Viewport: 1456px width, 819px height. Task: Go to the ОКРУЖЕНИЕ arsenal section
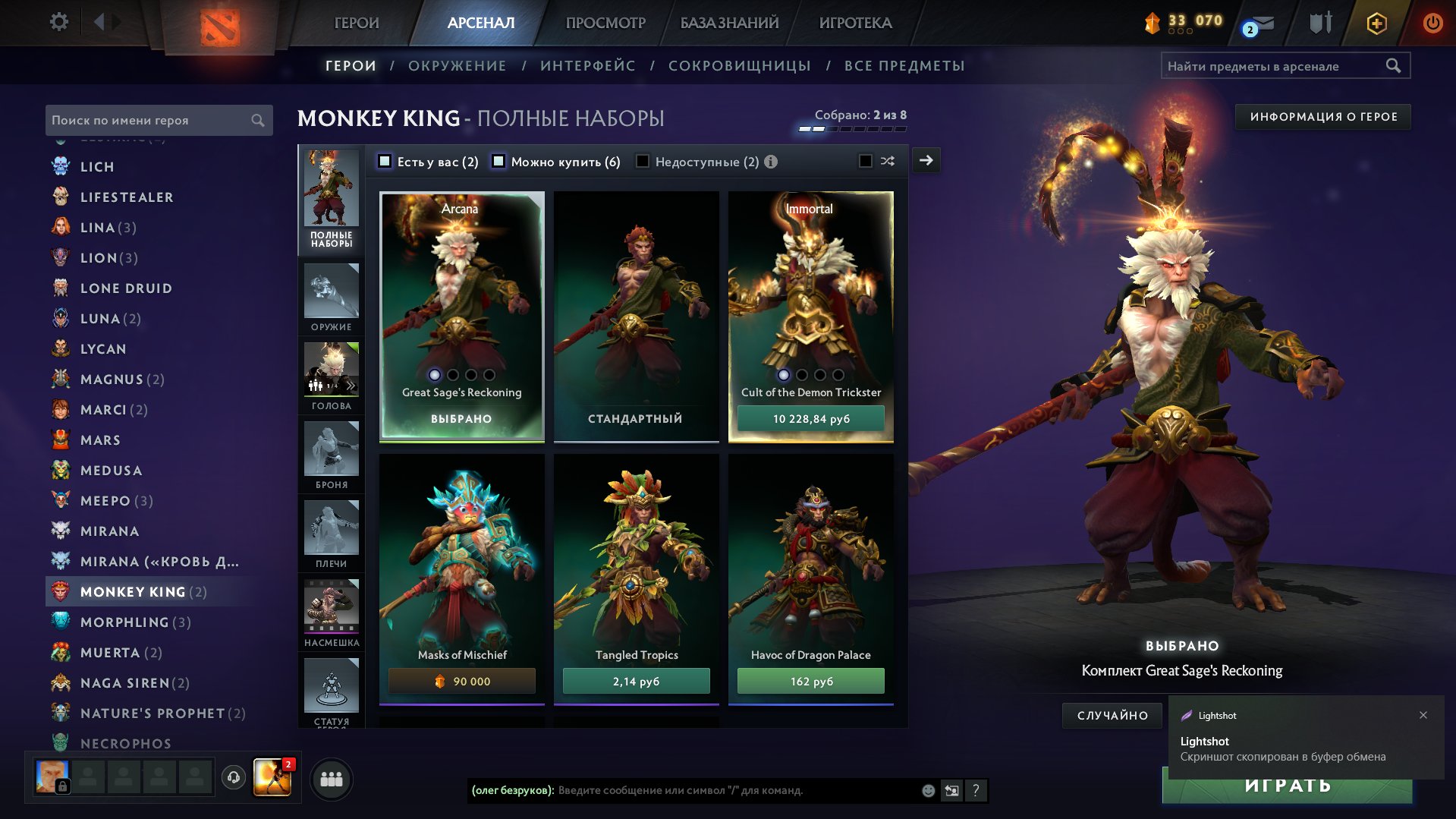(457, 66)
